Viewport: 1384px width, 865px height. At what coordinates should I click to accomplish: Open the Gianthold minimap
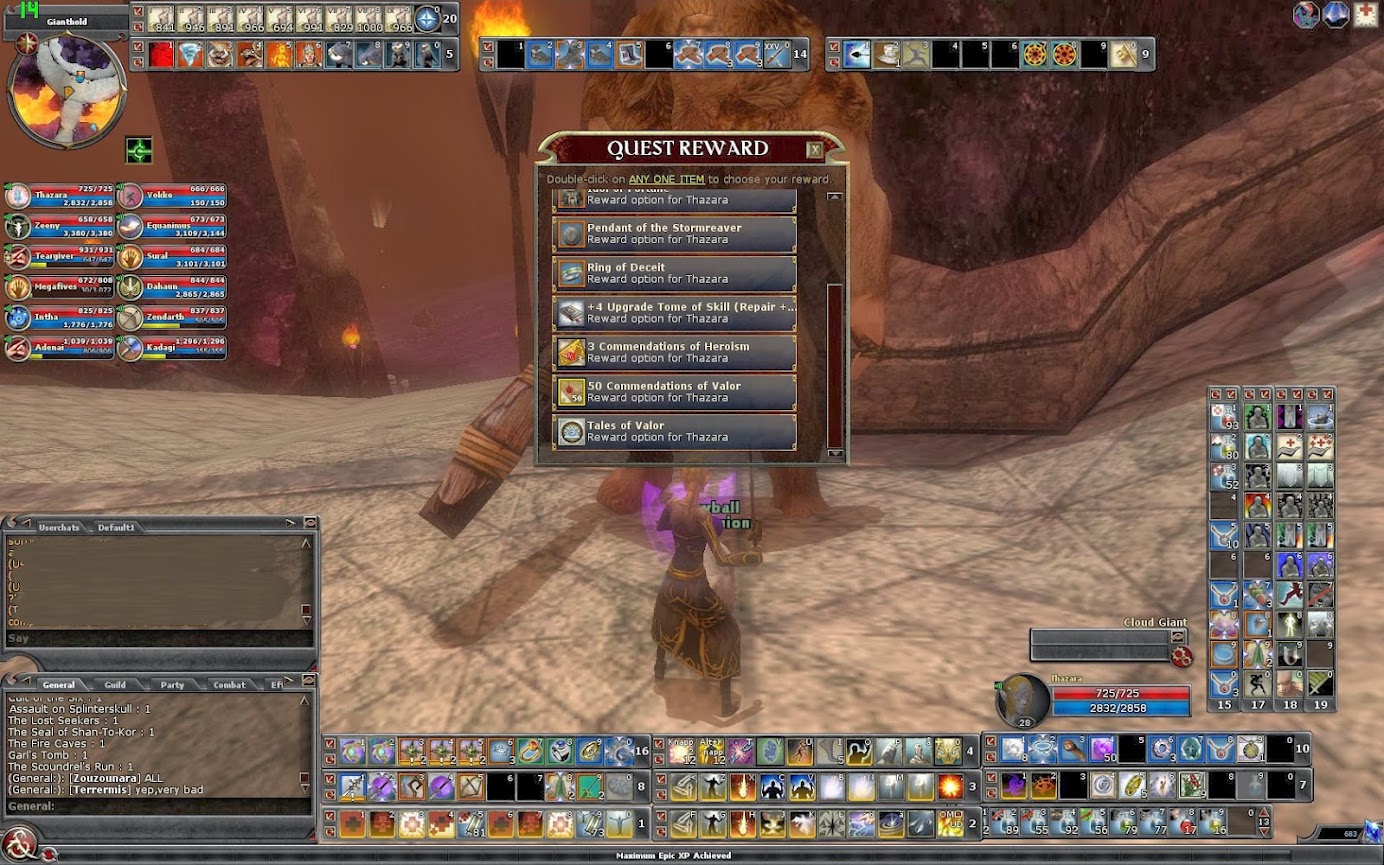(66, 90)
